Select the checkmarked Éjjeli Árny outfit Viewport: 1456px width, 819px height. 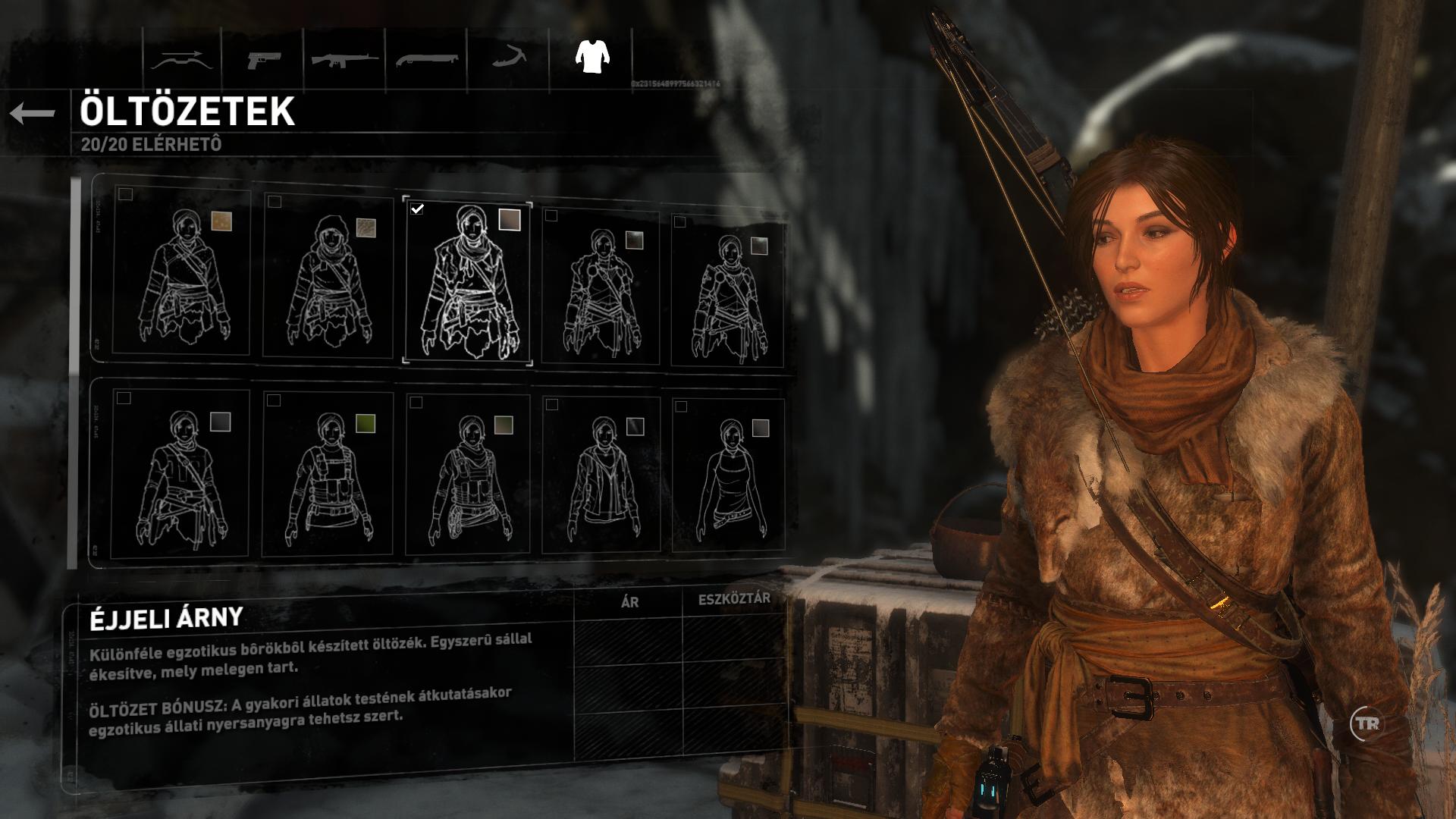[x=467, y=281]
